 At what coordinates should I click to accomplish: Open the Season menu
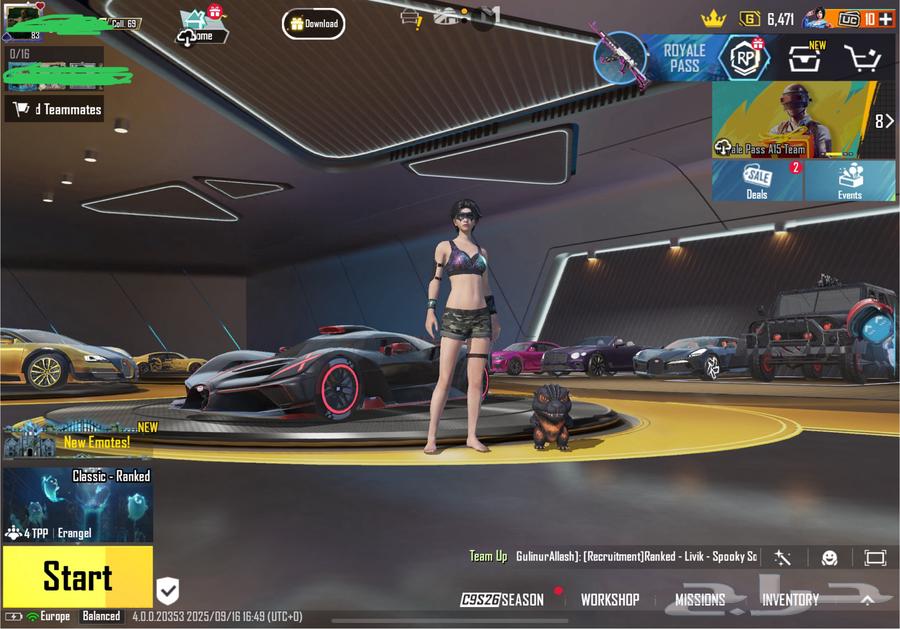503,600
